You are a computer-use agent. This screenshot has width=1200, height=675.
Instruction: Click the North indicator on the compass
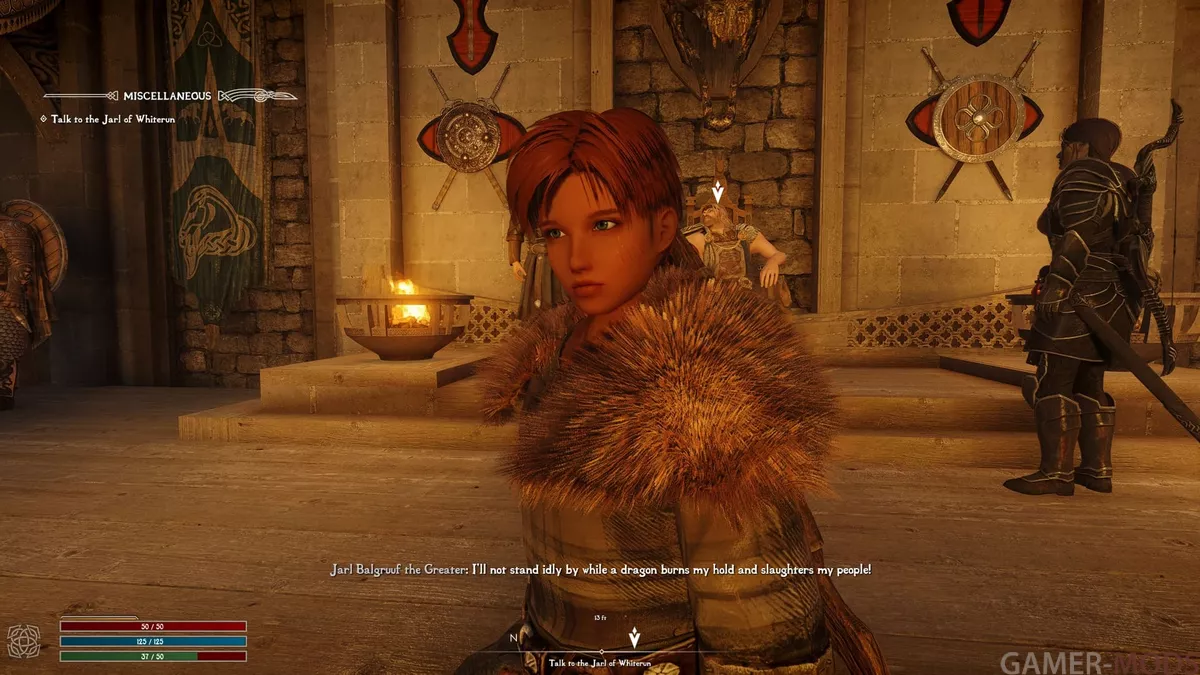(513, 637)
